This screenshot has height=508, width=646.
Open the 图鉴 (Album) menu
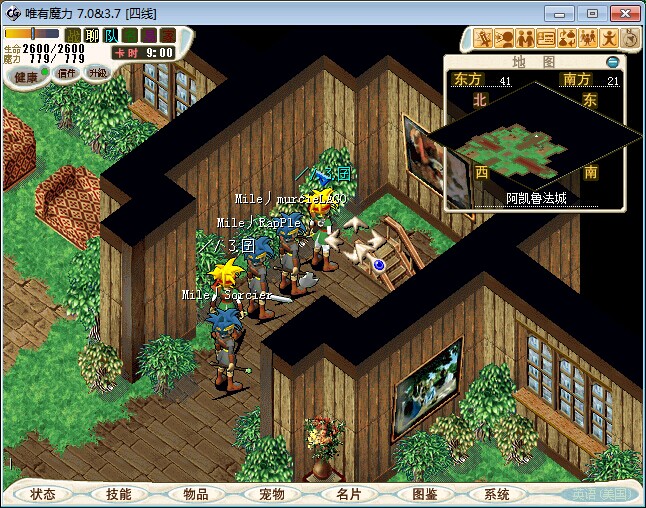pos(424,494)
